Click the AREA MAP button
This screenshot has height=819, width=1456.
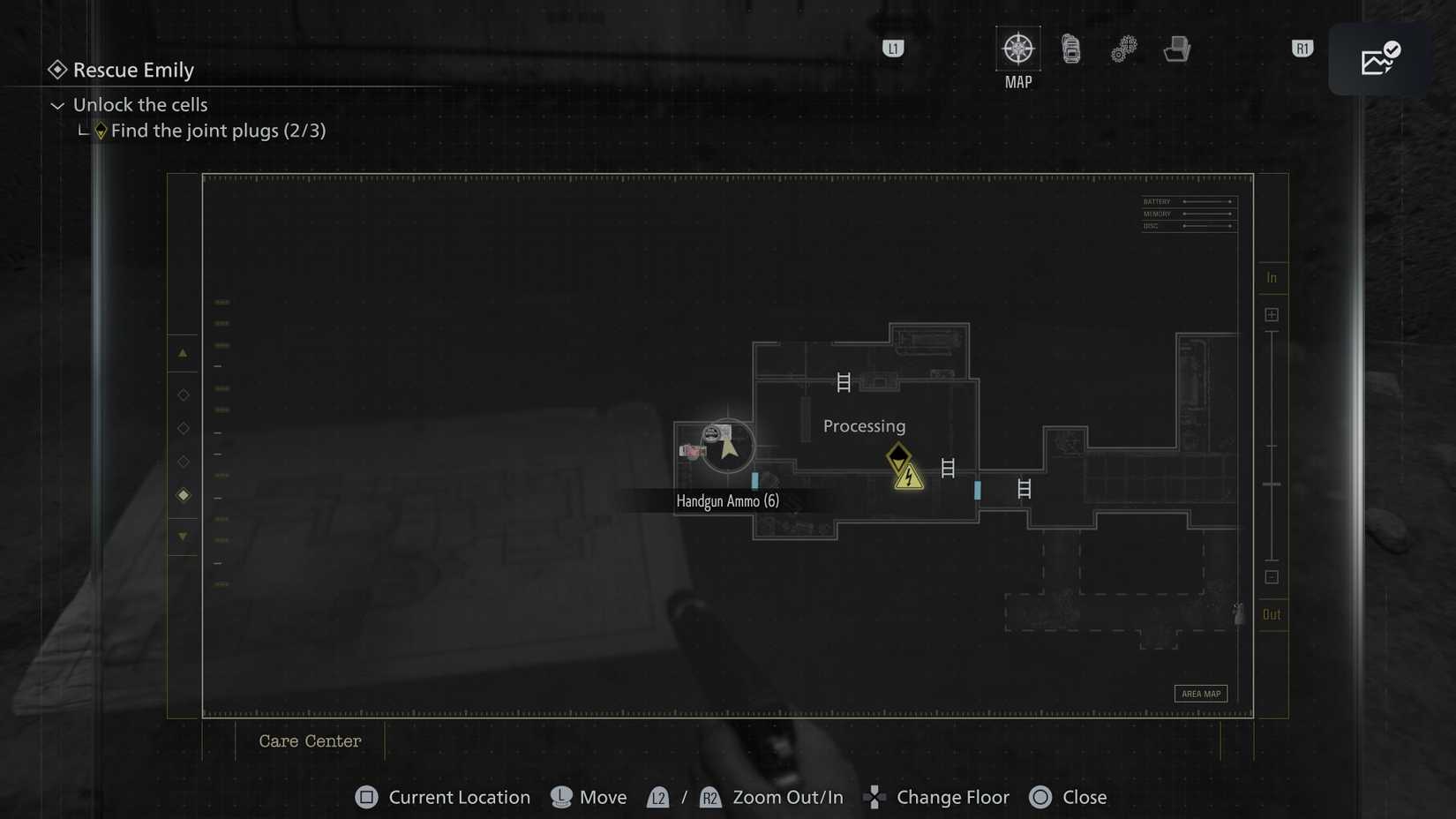coord(1200,694)
